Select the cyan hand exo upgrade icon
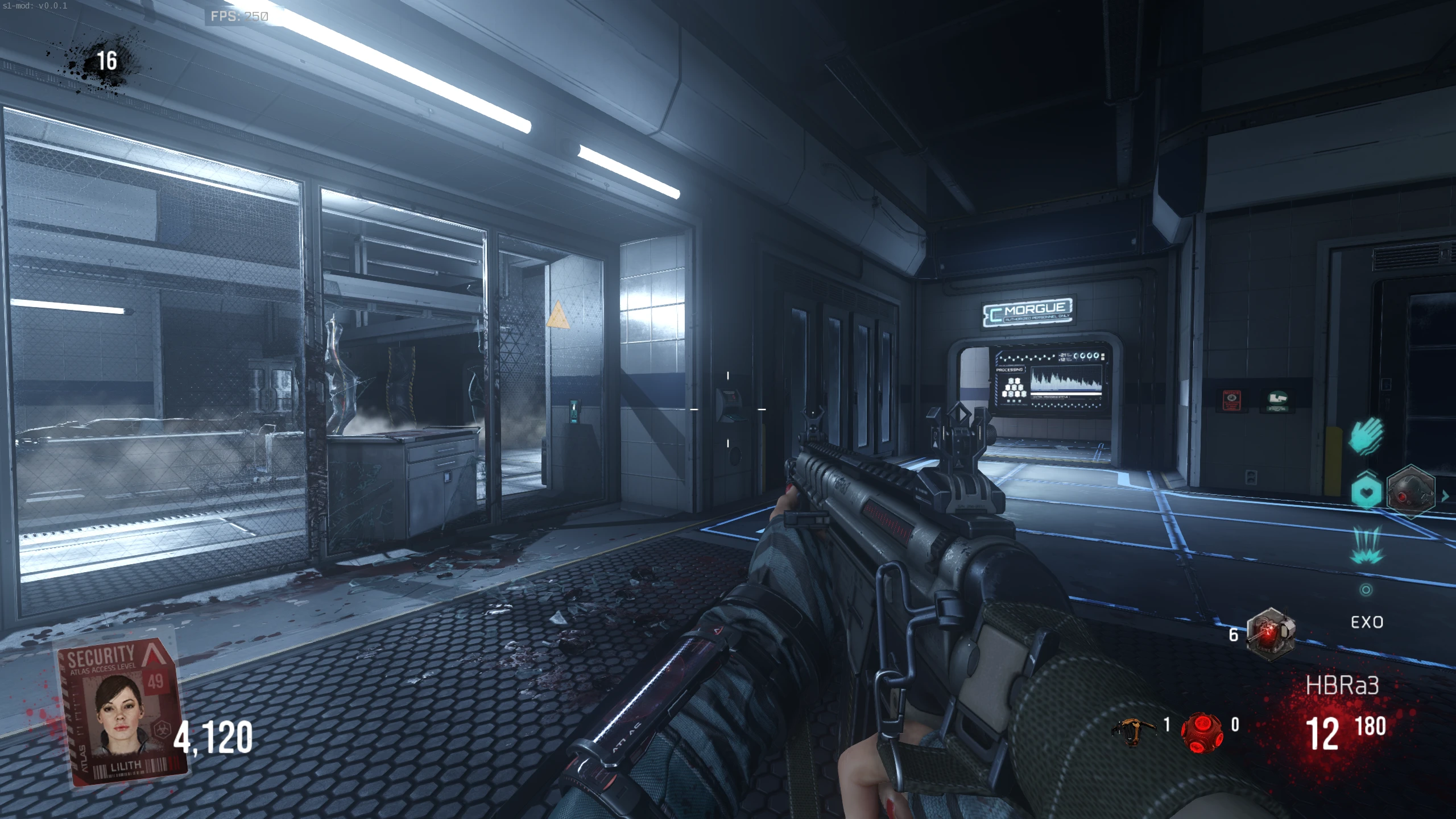The image size is (1456, 819). (x=1366, y=436)
